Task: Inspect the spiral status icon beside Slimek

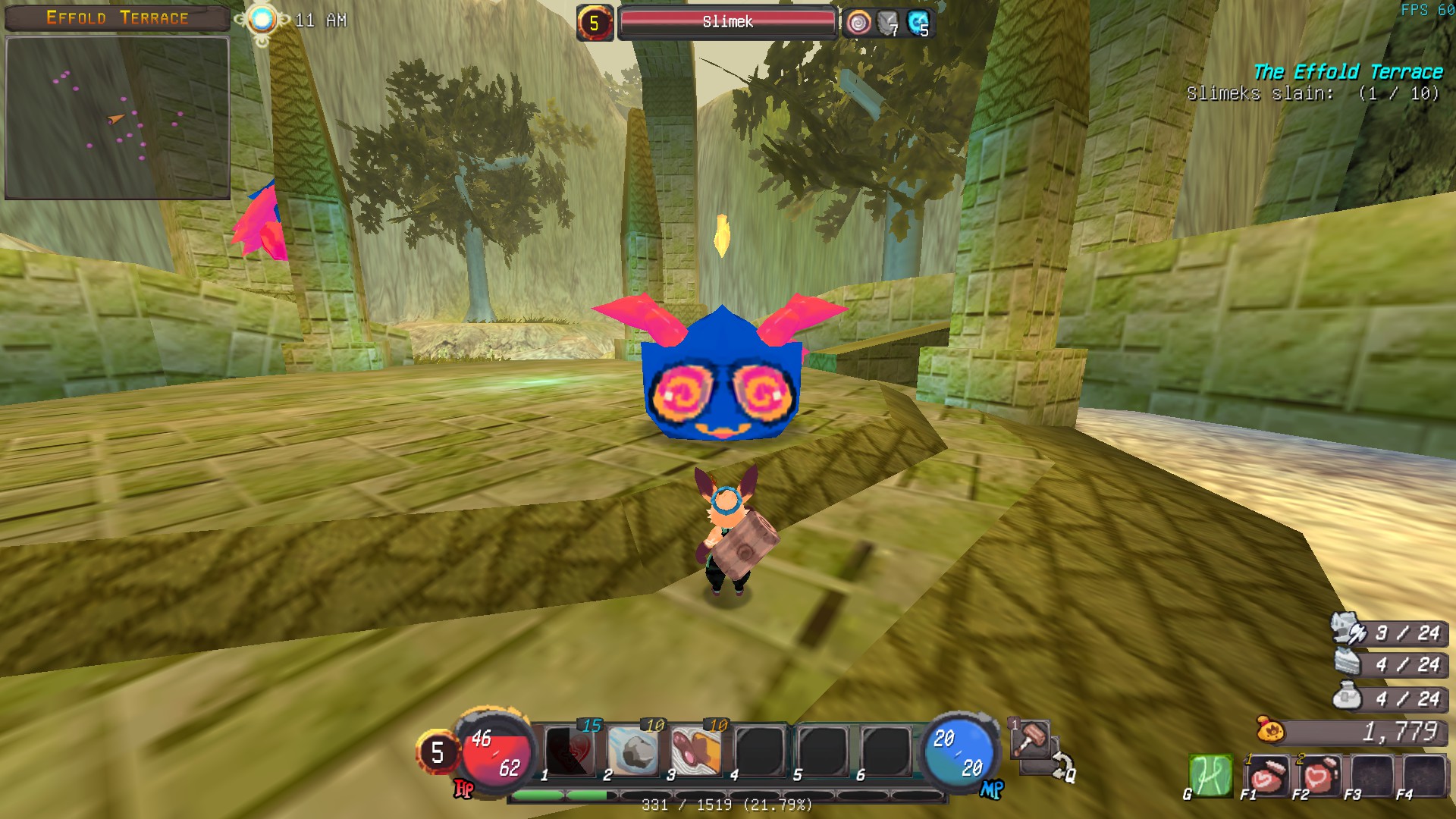Action: point(858,23)
